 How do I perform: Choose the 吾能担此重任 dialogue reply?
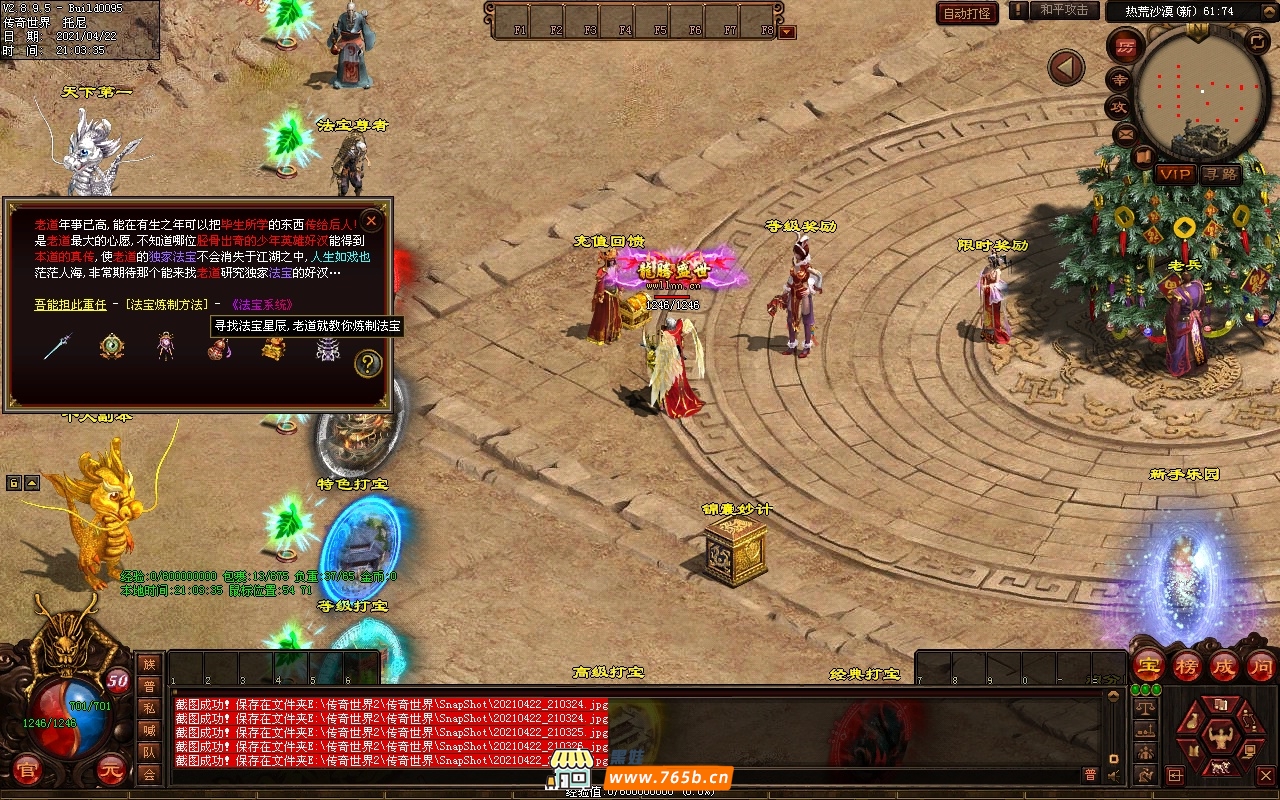(x=70, y=304)
